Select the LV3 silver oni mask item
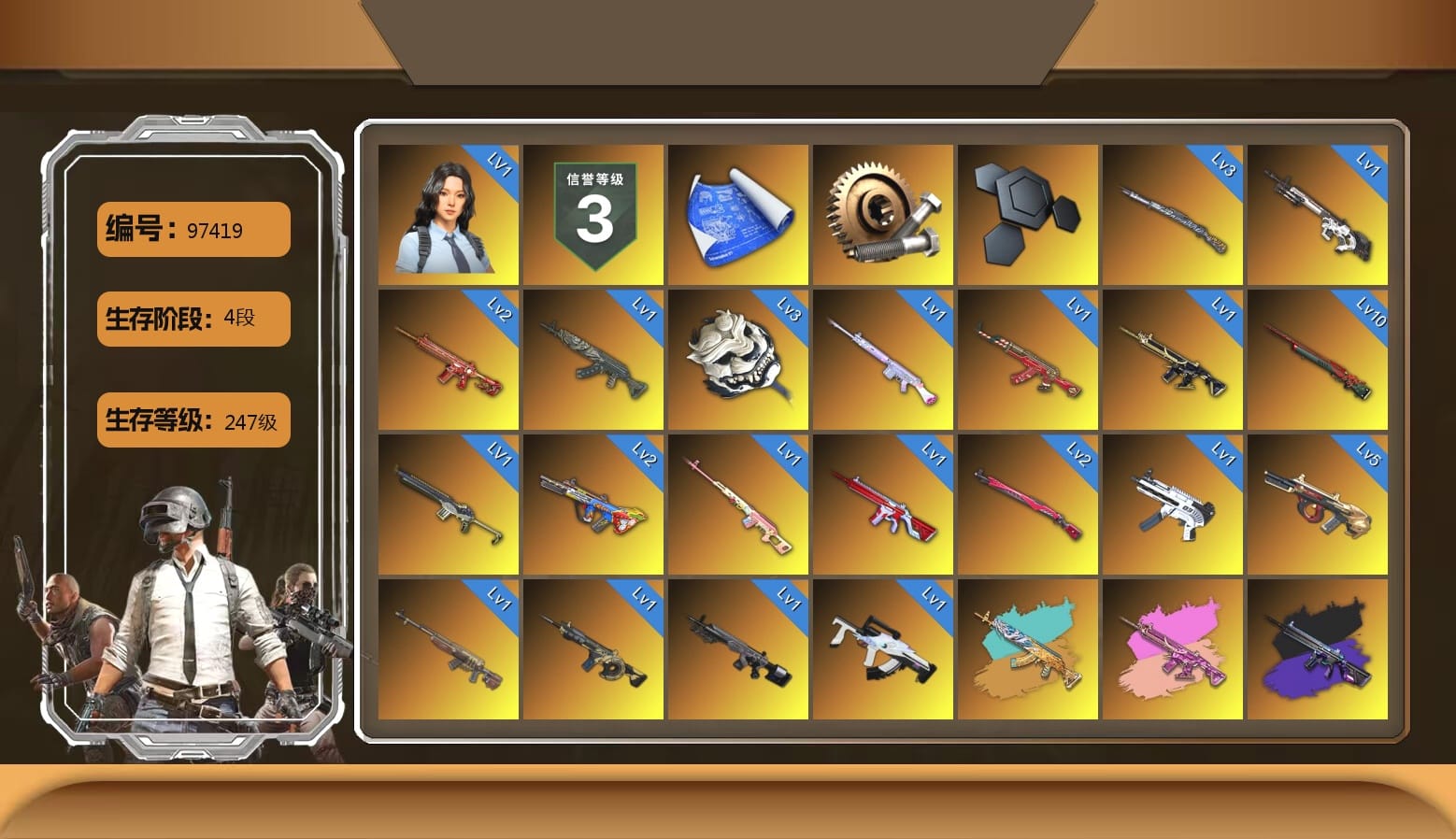The height and width of the screenshot is (839, 1456). tap(738, 358)
